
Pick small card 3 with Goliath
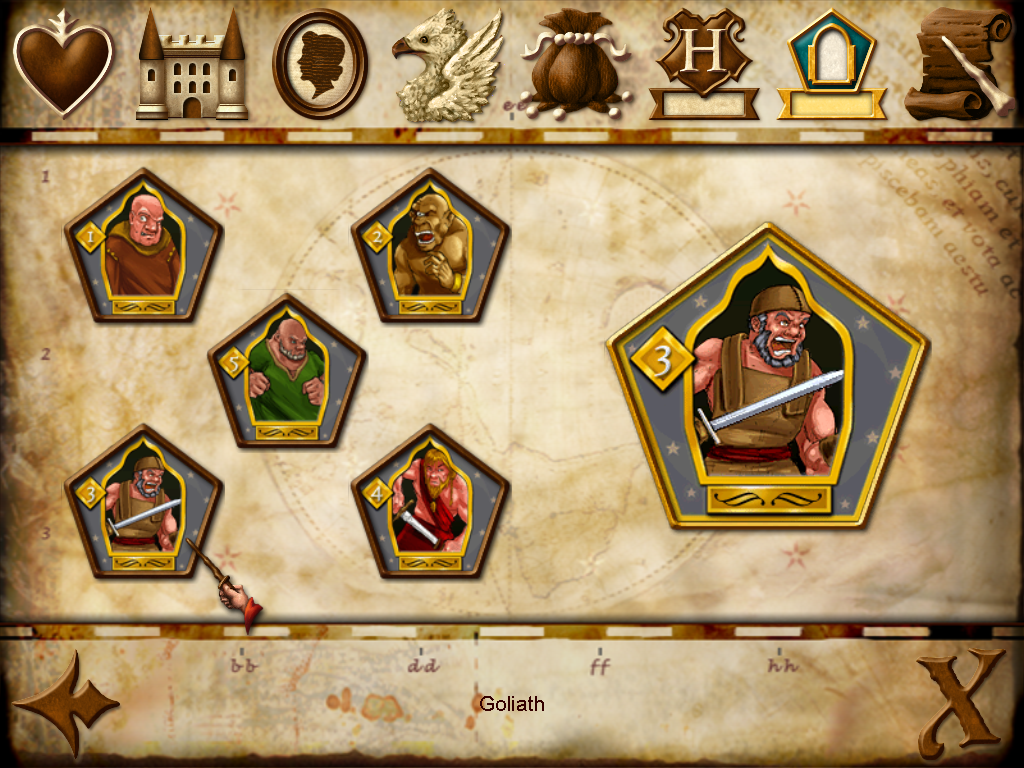pos(144,502)
